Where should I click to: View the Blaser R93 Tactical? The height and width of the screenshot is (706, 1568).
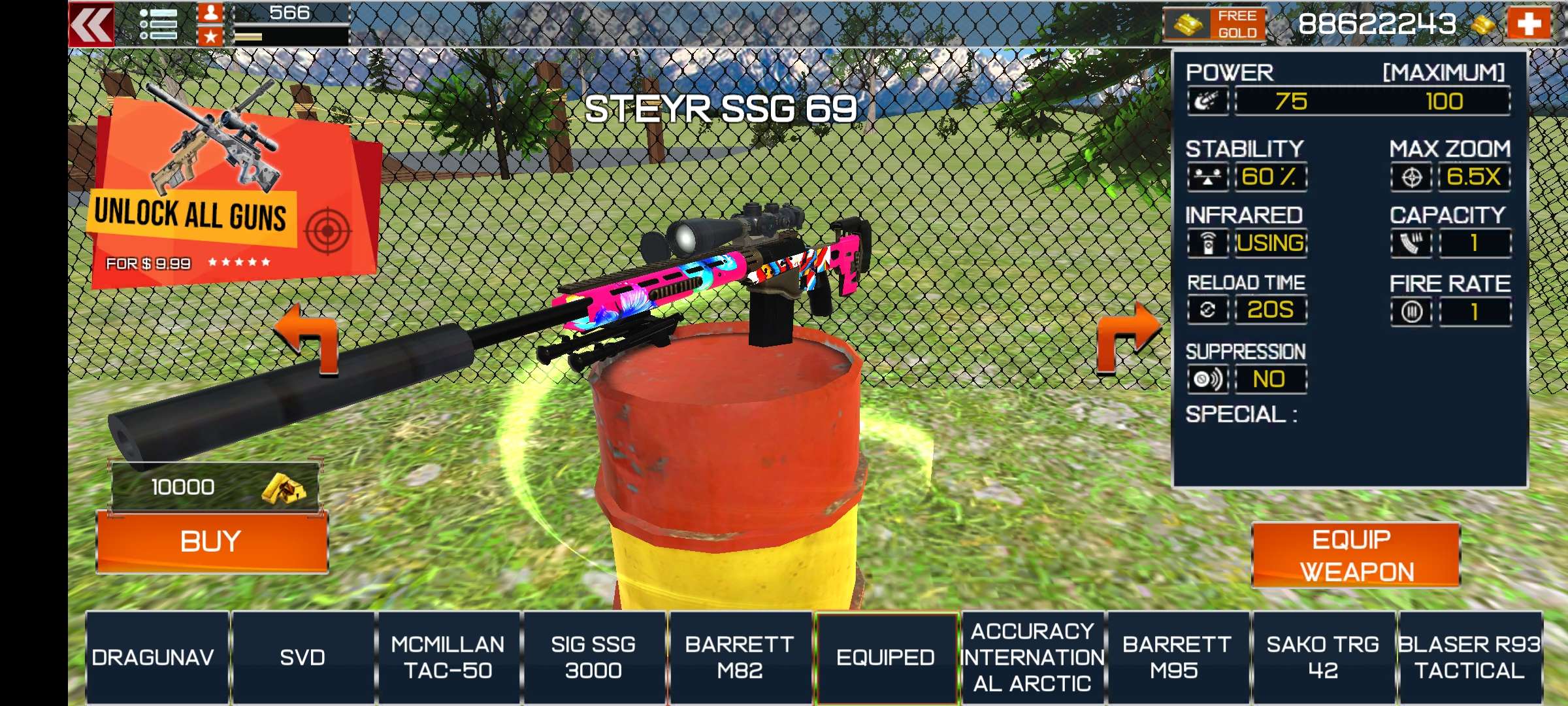[1469, 657]
